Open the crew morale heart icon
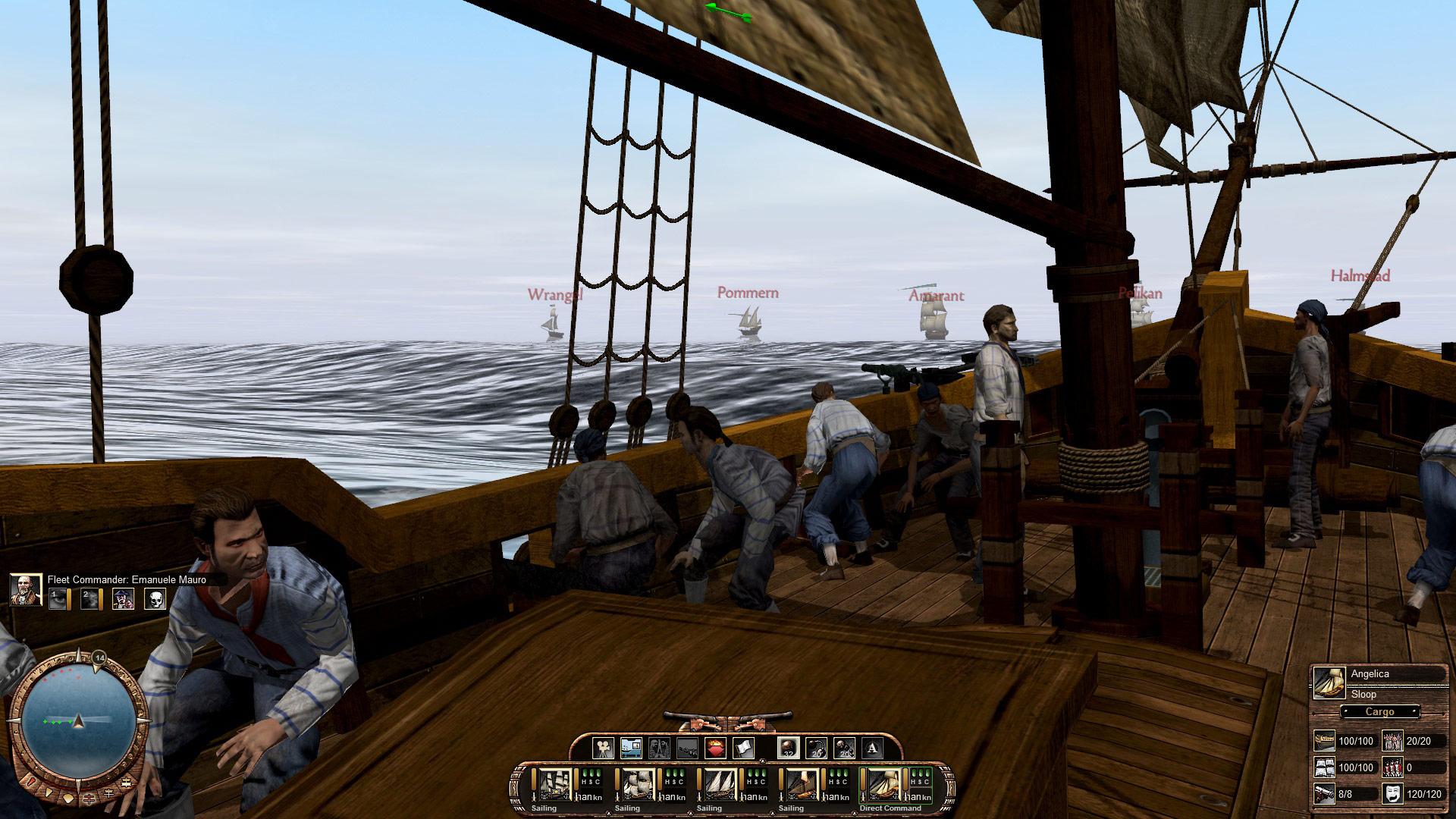 point(715,748)
